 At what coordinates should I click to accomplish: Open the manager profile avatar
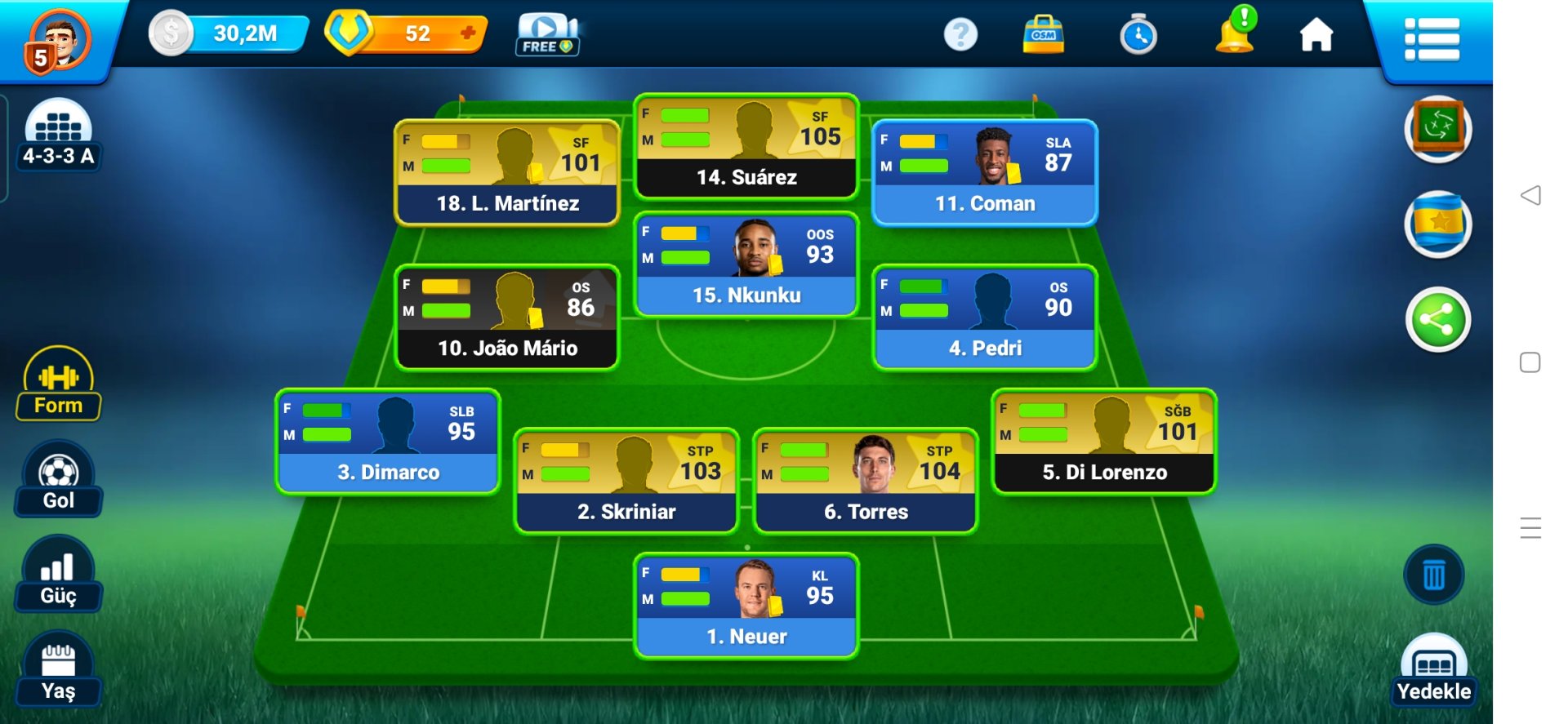click(x=57, y=39)
